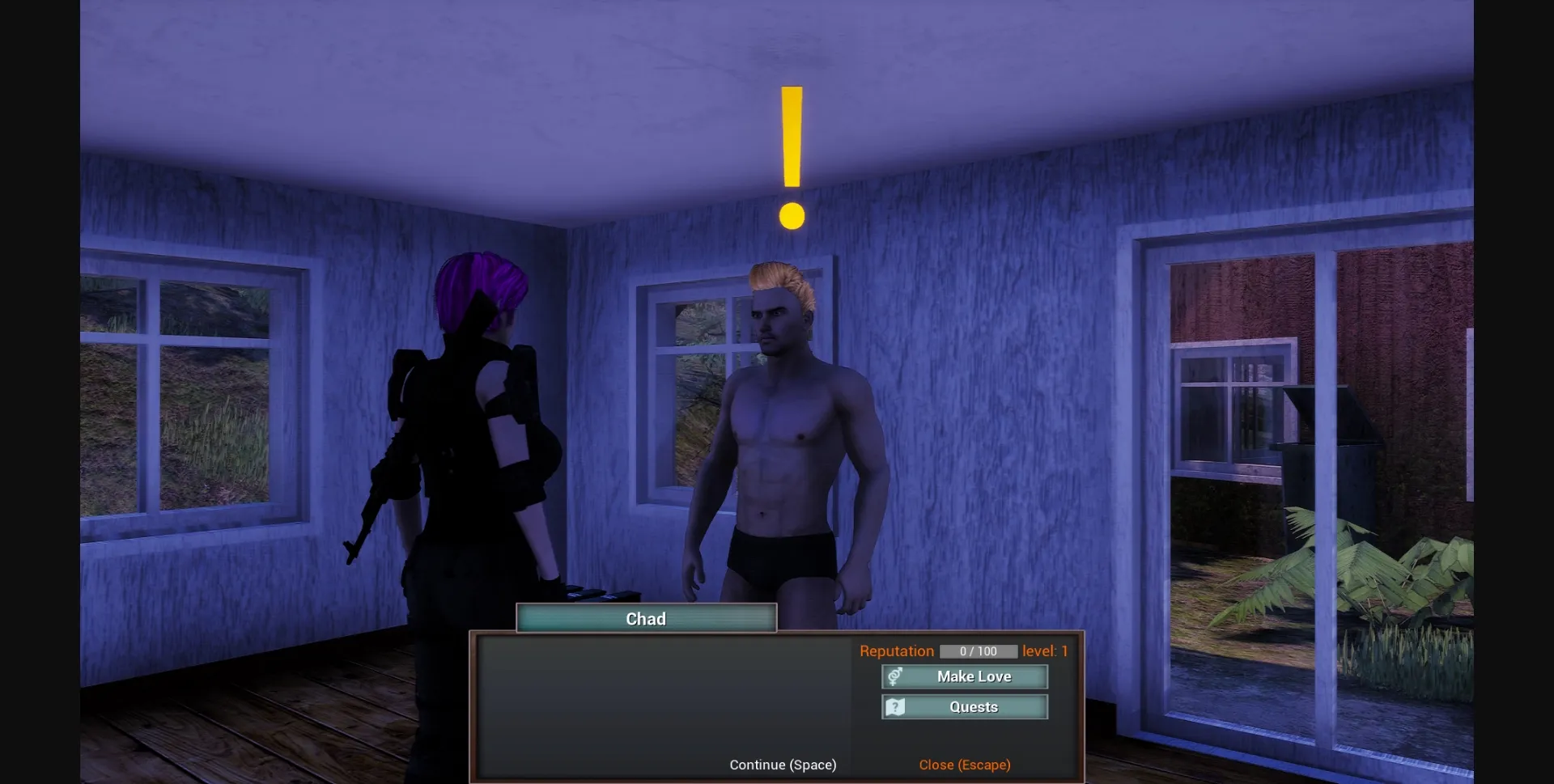Click the level: 1 indicator
Image resolution: width=1554 pixels, height=784 pixels.
(1046, 651)
